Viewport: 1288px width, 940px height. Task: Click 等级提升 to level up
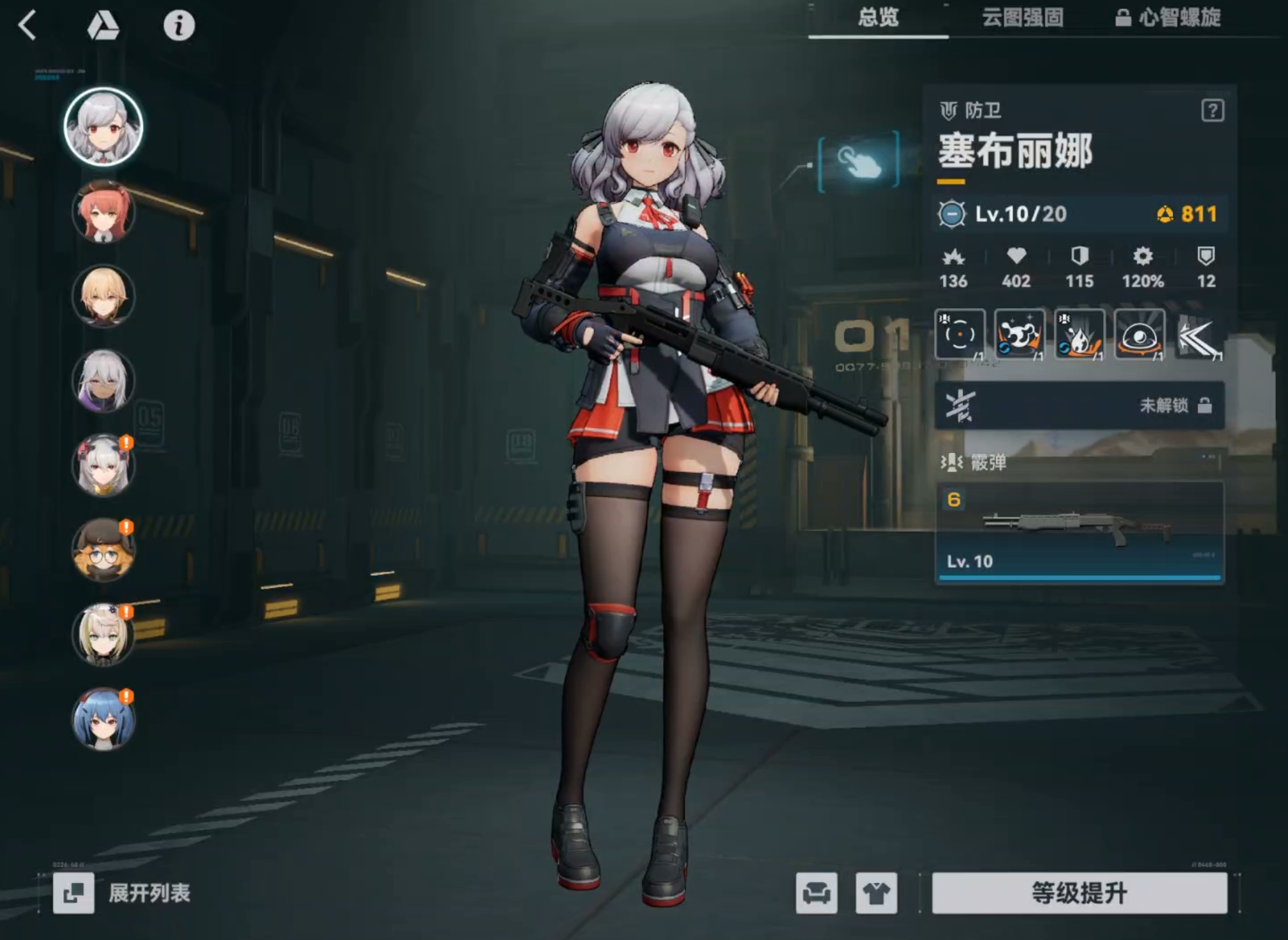click(x=1079, y=893)
